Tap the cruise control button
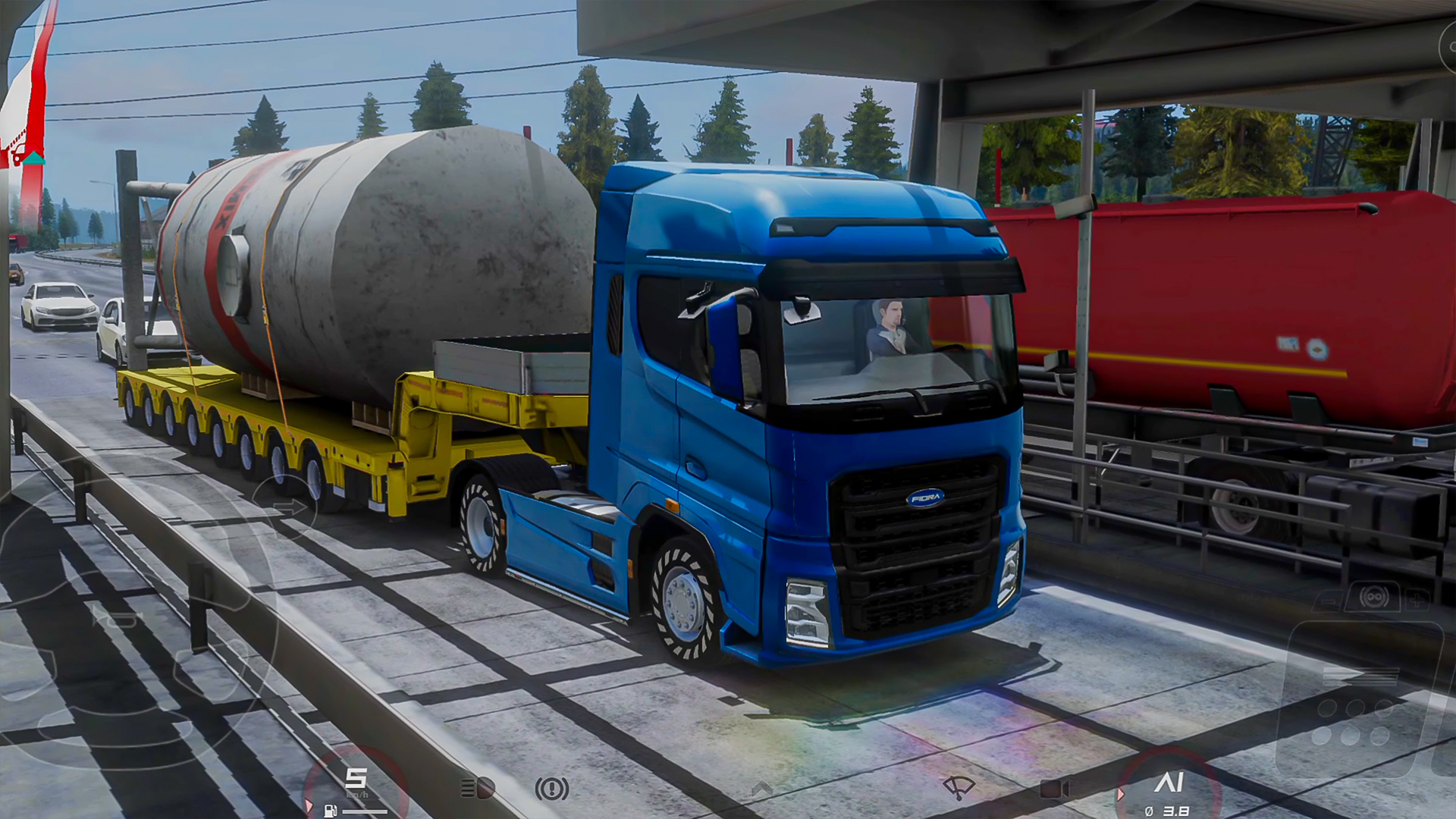 (1373, 598)
